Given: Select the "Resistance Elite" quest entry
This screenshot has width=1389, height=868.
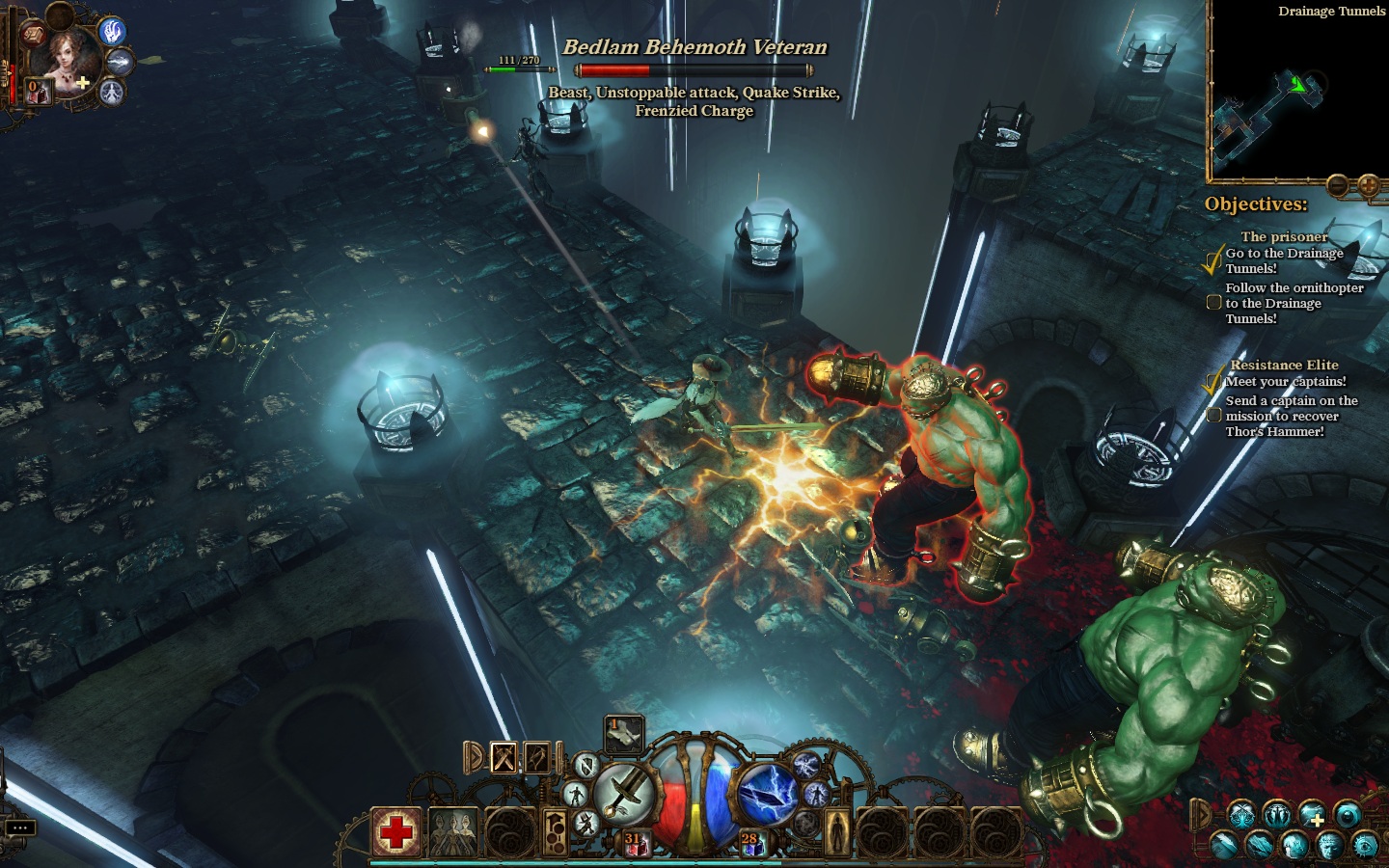Looking at the screenshot, I should click(1284, 365).
